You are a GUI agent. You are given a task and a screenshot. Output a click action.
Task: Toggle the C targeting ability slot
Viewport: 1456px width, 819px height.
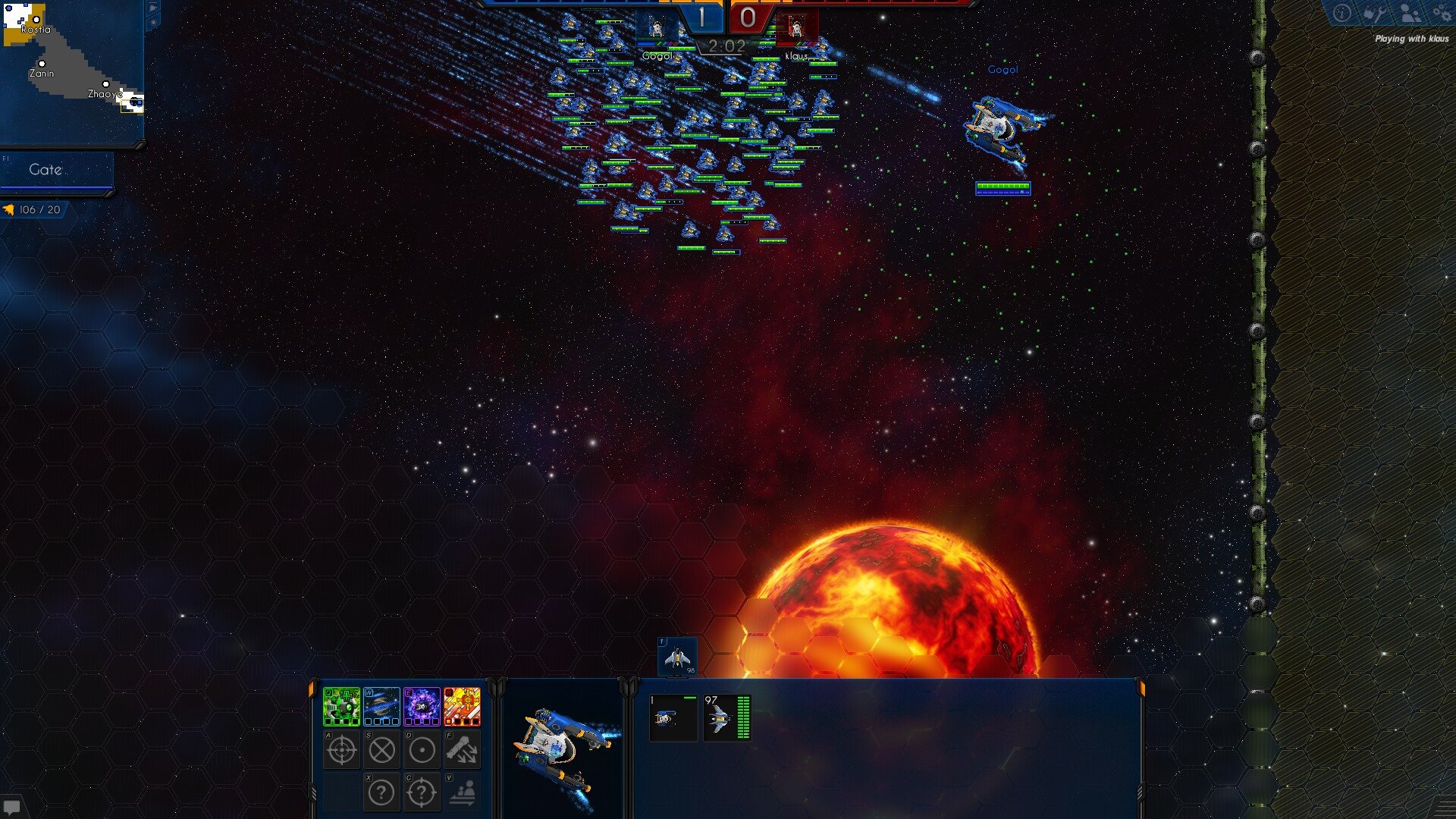pyautogui.click(x=422, y=791)
